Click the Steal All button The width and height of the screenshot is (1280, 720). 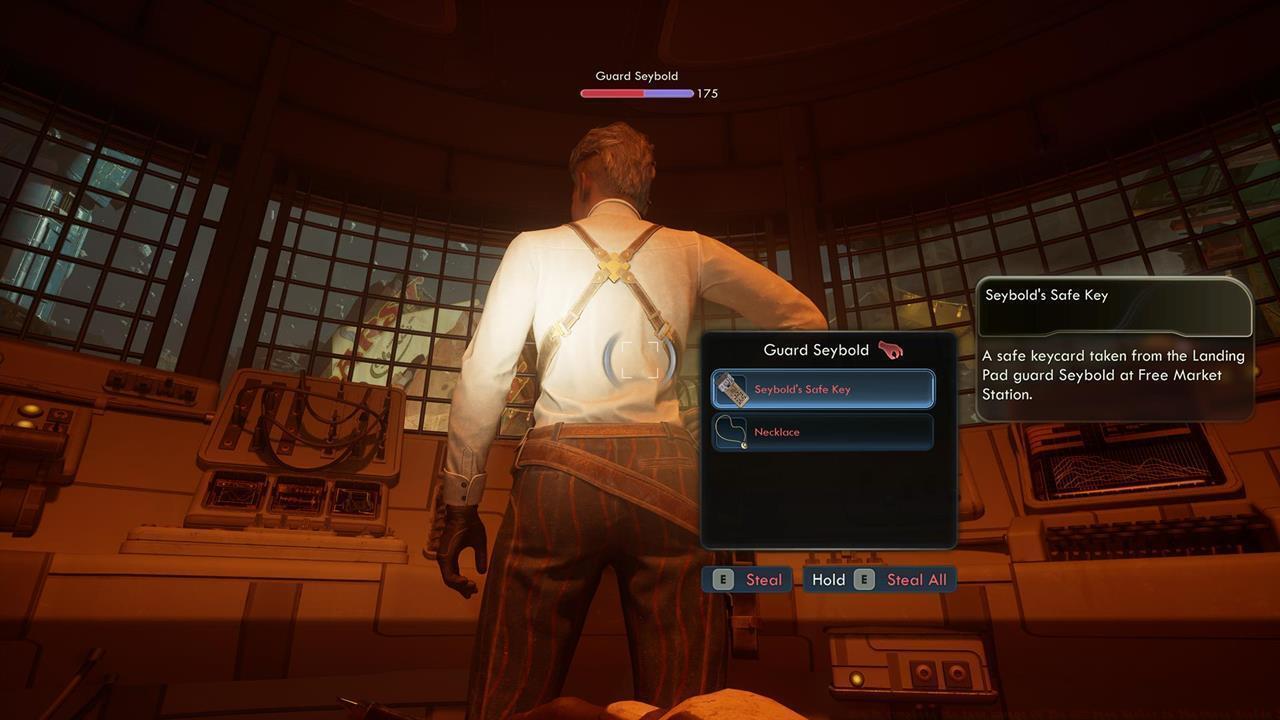point(916,579)
